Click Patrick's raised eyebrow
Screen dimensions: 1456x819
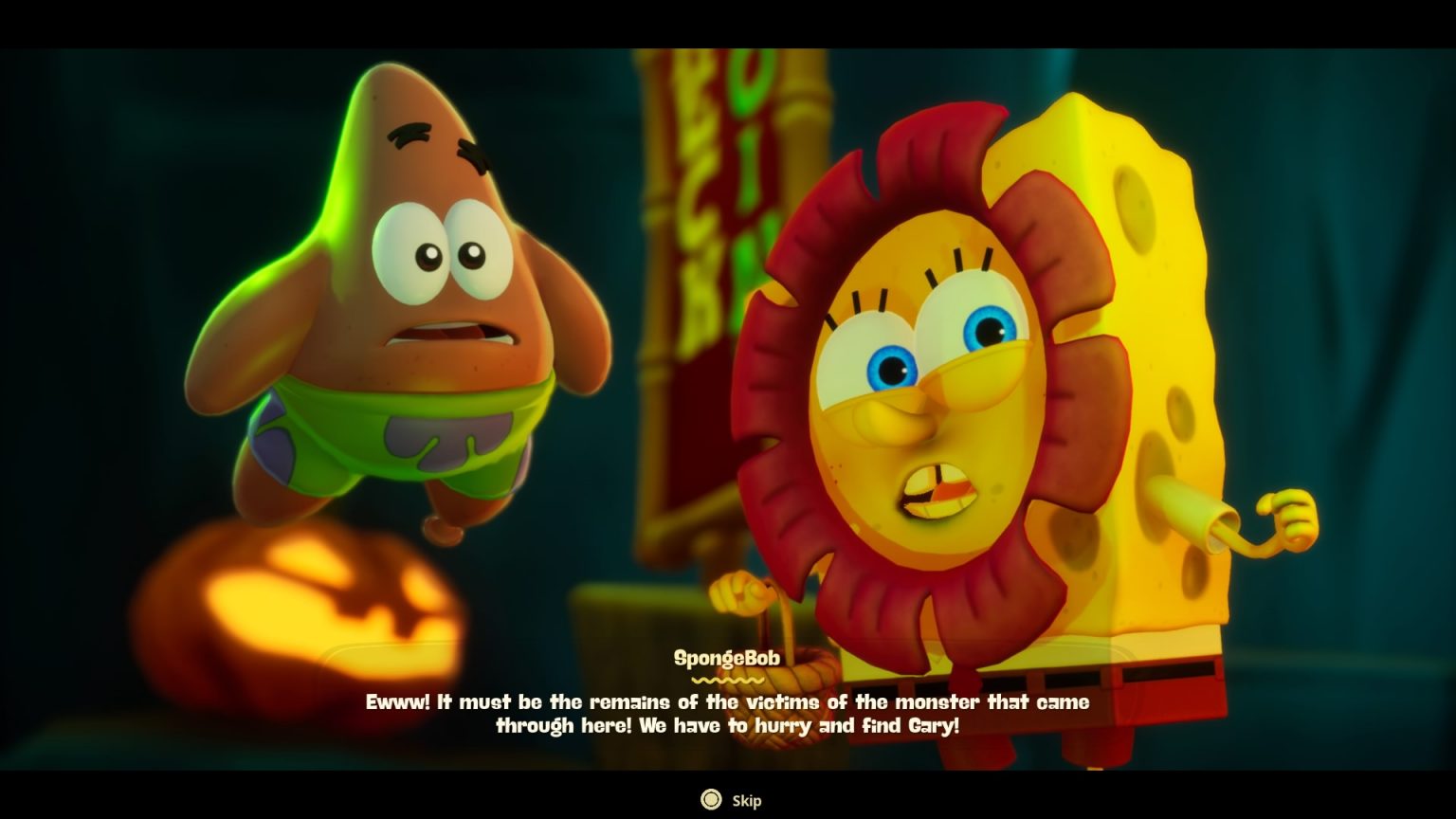[408, 133]
